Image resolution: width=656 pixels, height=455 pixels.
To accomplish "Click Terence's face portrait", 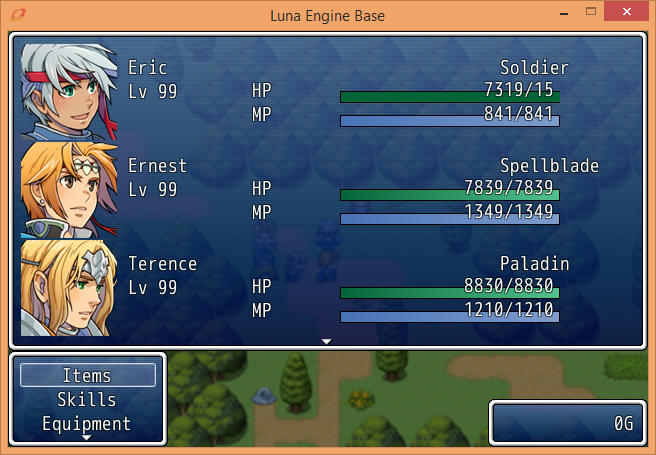I will (x=69, y=288).
